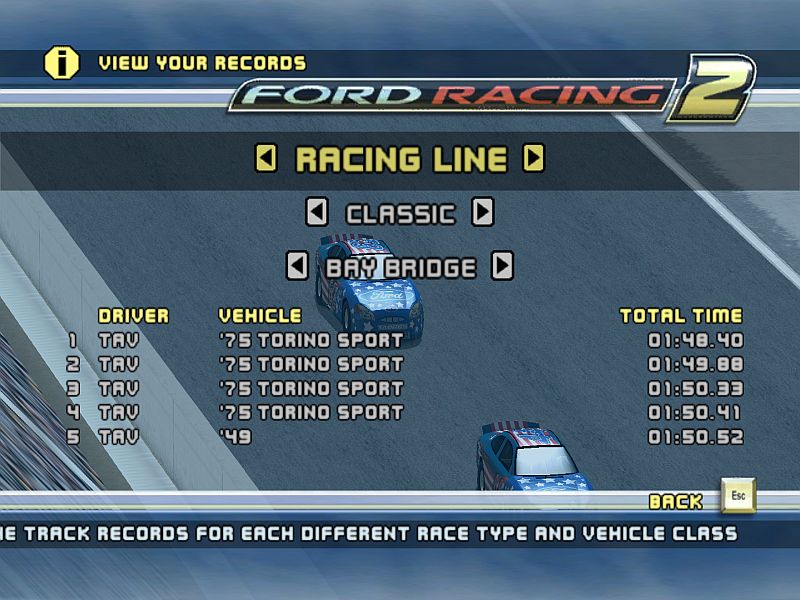Screen dimensions: 800x600
Task: Click the yellow info icon
Action: [x=61, y=62]
